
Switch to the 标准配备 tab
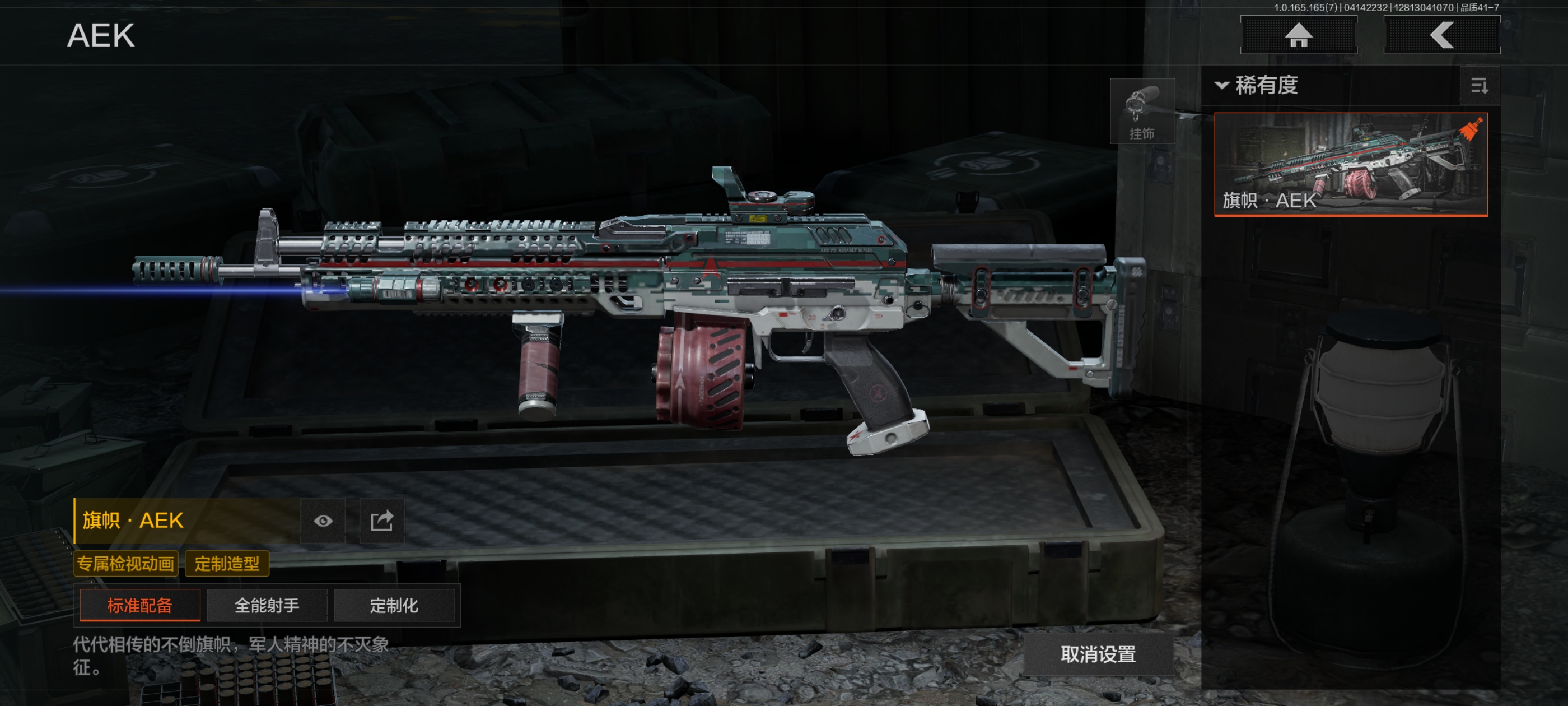140,606
